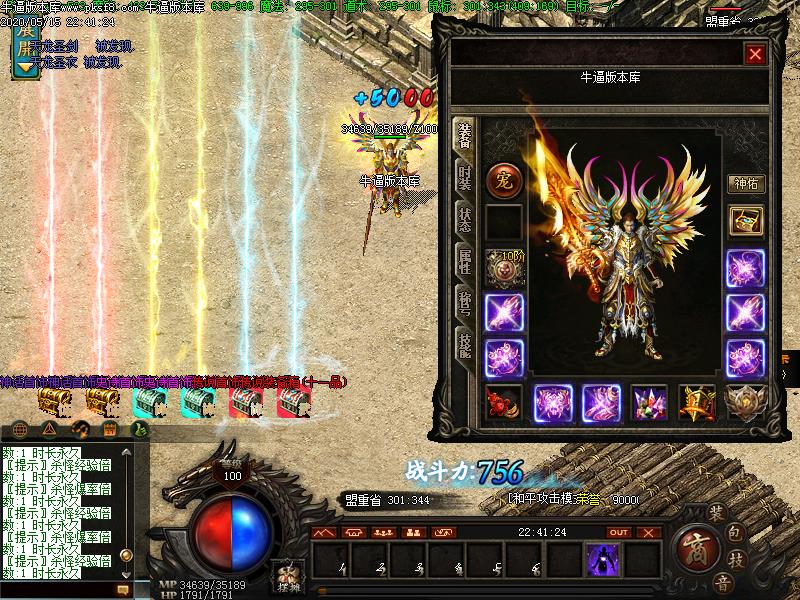Click the 摆摊 stall button
The image size is (800, 600).
click(288, 577)
